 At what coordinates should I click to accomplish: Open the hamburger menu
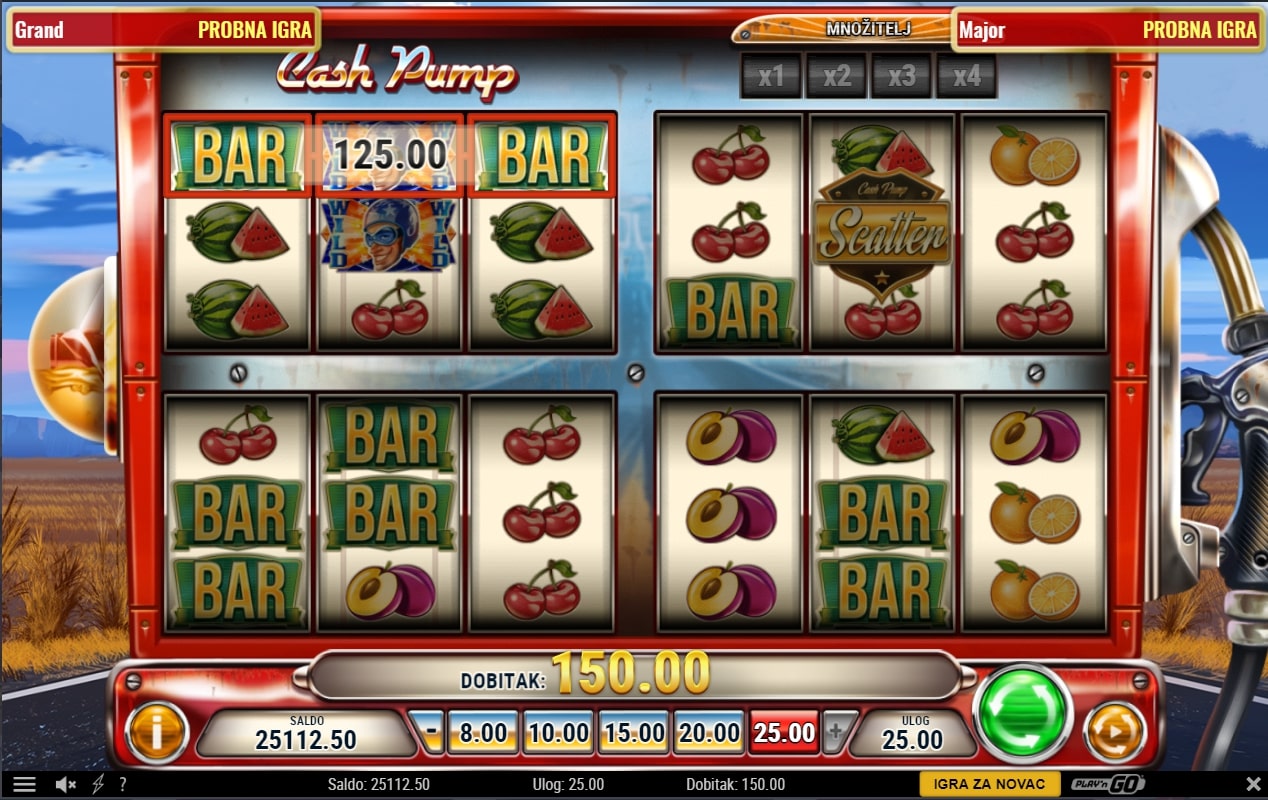pyautogui.click(x=25, y=785)
